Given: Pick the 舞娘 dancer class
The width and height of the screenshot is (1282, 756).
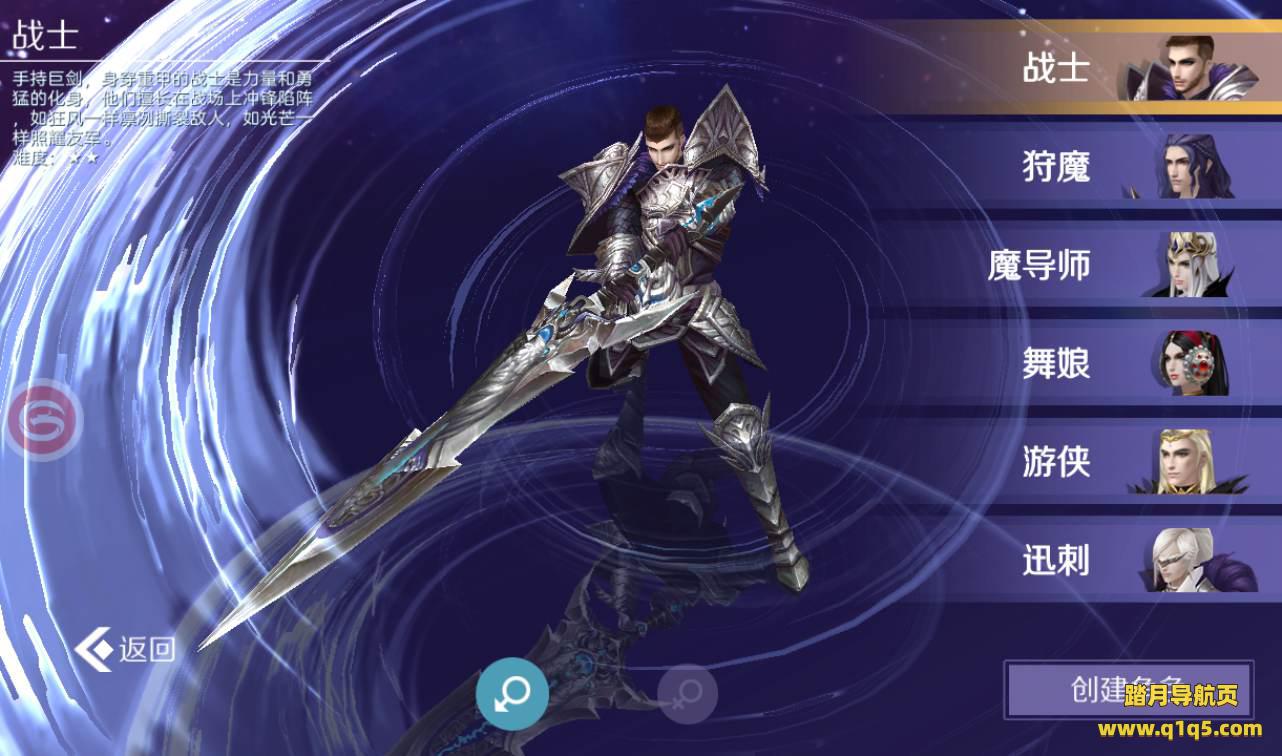Looking at the screenshot, I should (x=1100, y=363).
